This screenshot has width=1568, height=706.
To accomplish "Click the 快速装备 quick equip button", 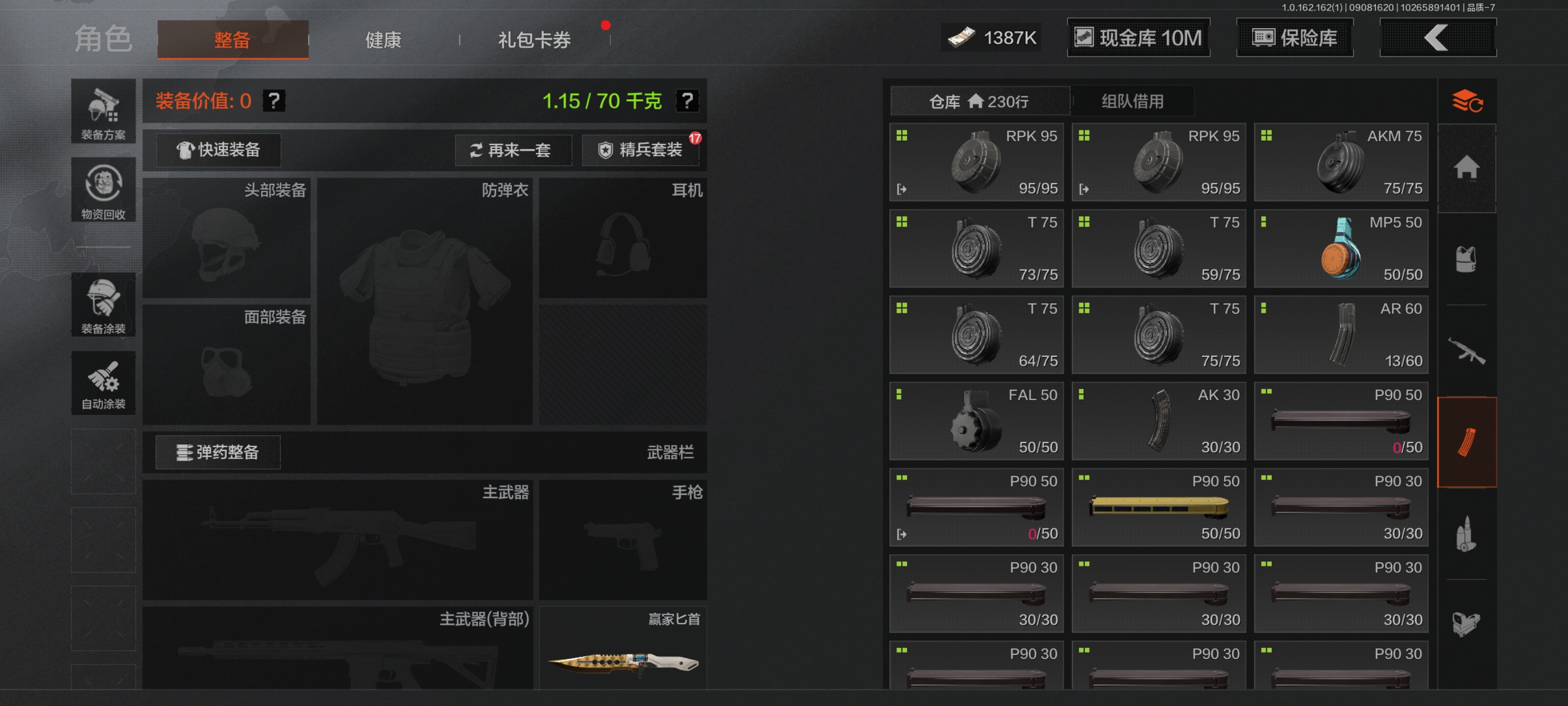I will [218, 150].
